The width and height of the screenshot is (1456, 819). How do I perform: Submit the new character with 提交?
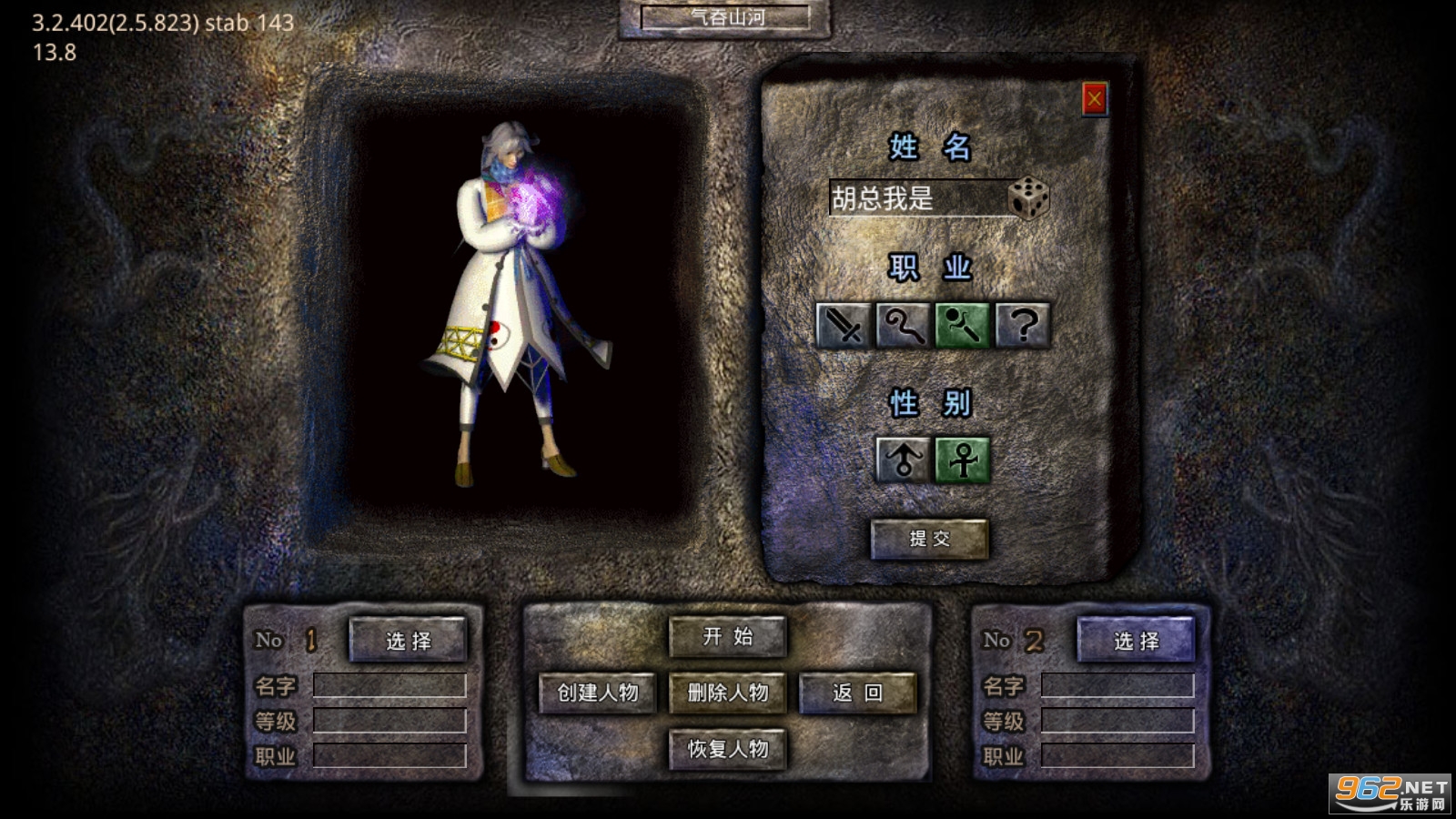click(x=929, y=539)
